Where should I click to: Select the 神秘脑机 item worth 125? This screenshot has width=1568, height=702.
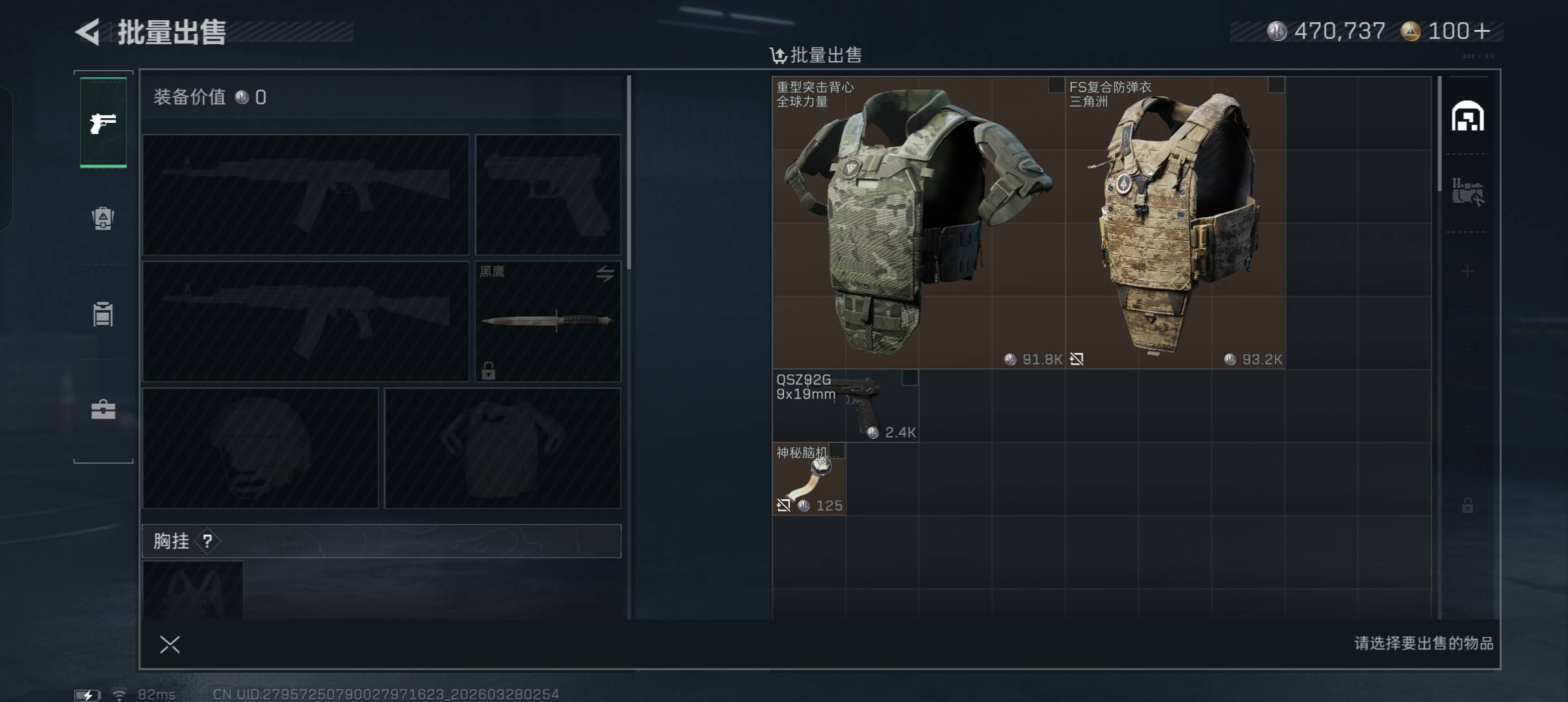(809, 479)
